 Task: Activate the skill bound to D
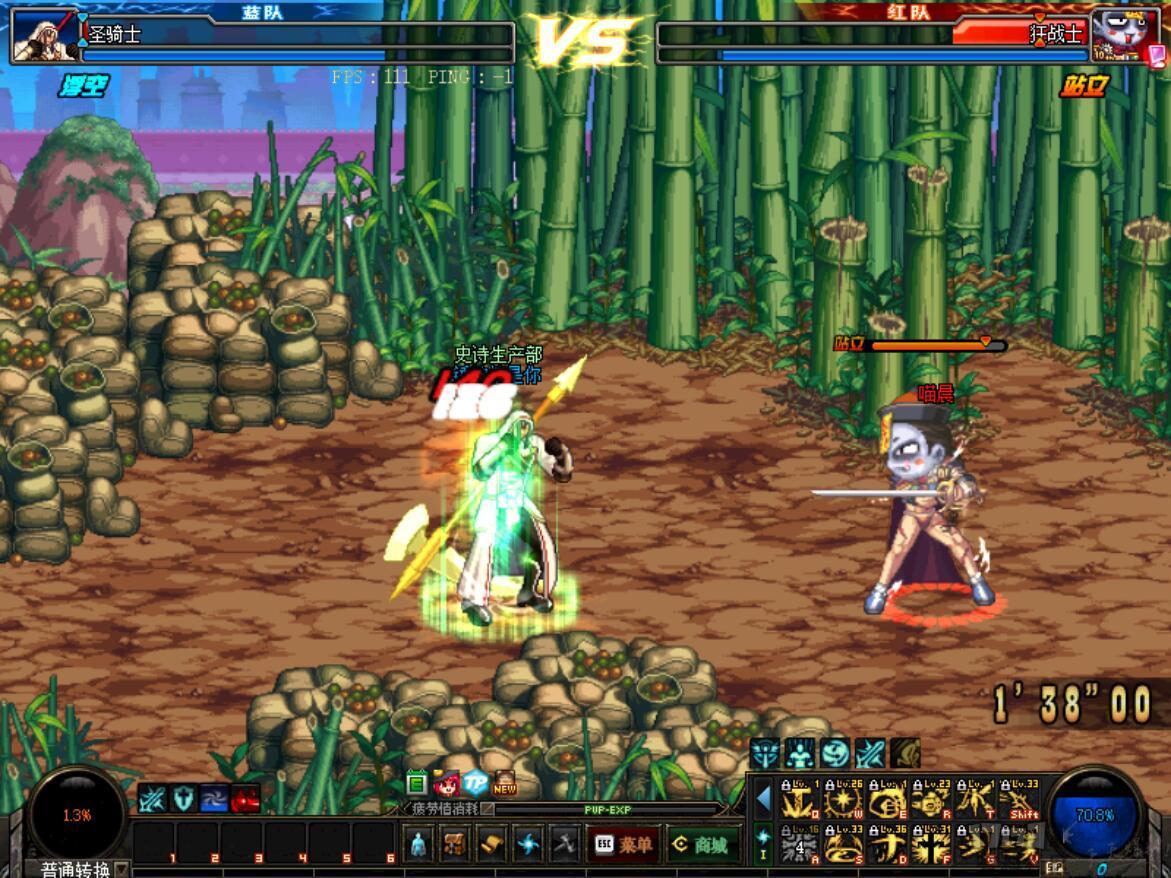888,845
